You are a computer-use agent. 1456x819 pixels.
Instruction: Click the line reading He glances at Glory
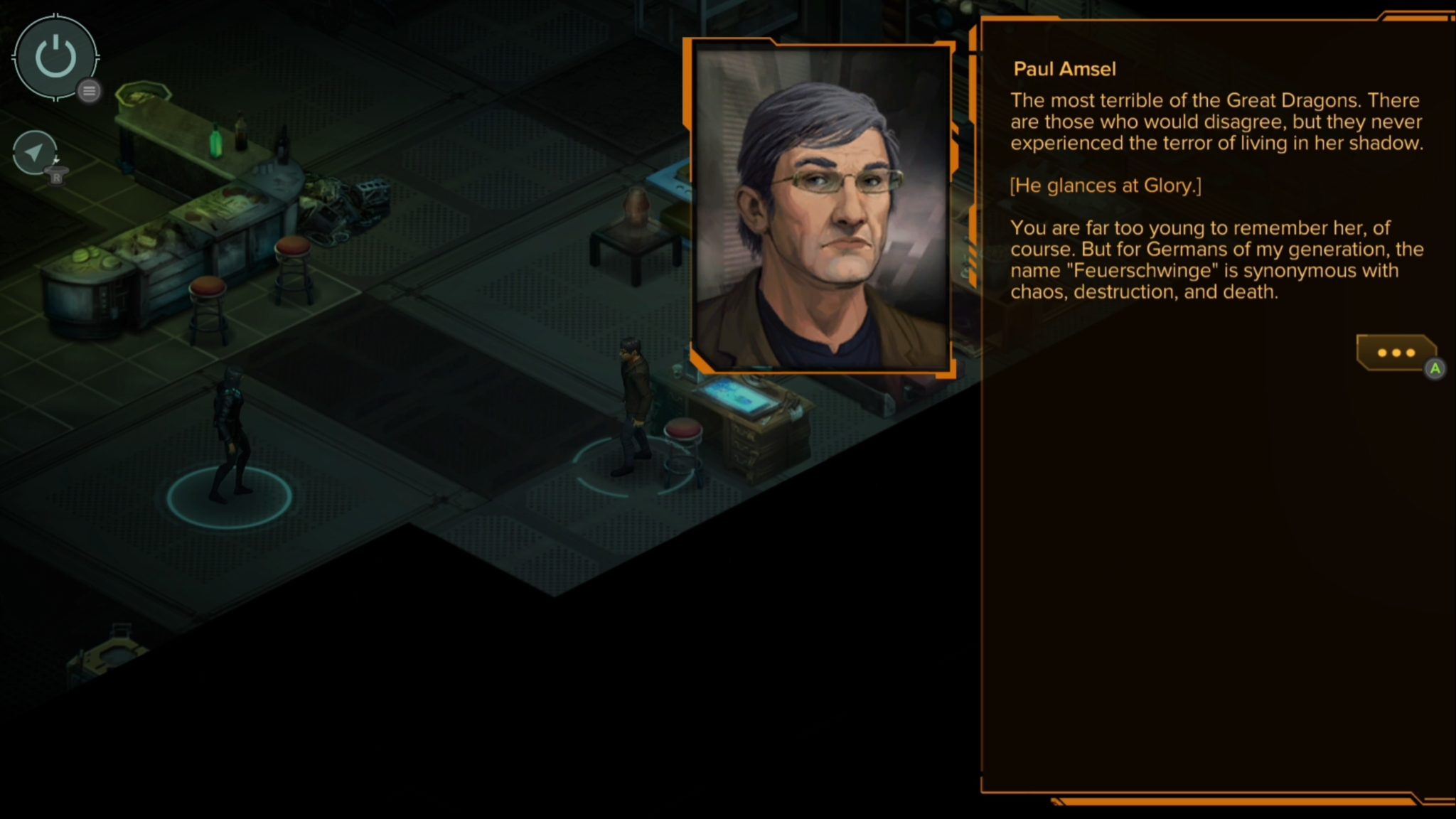click(x=1106, y=185)
